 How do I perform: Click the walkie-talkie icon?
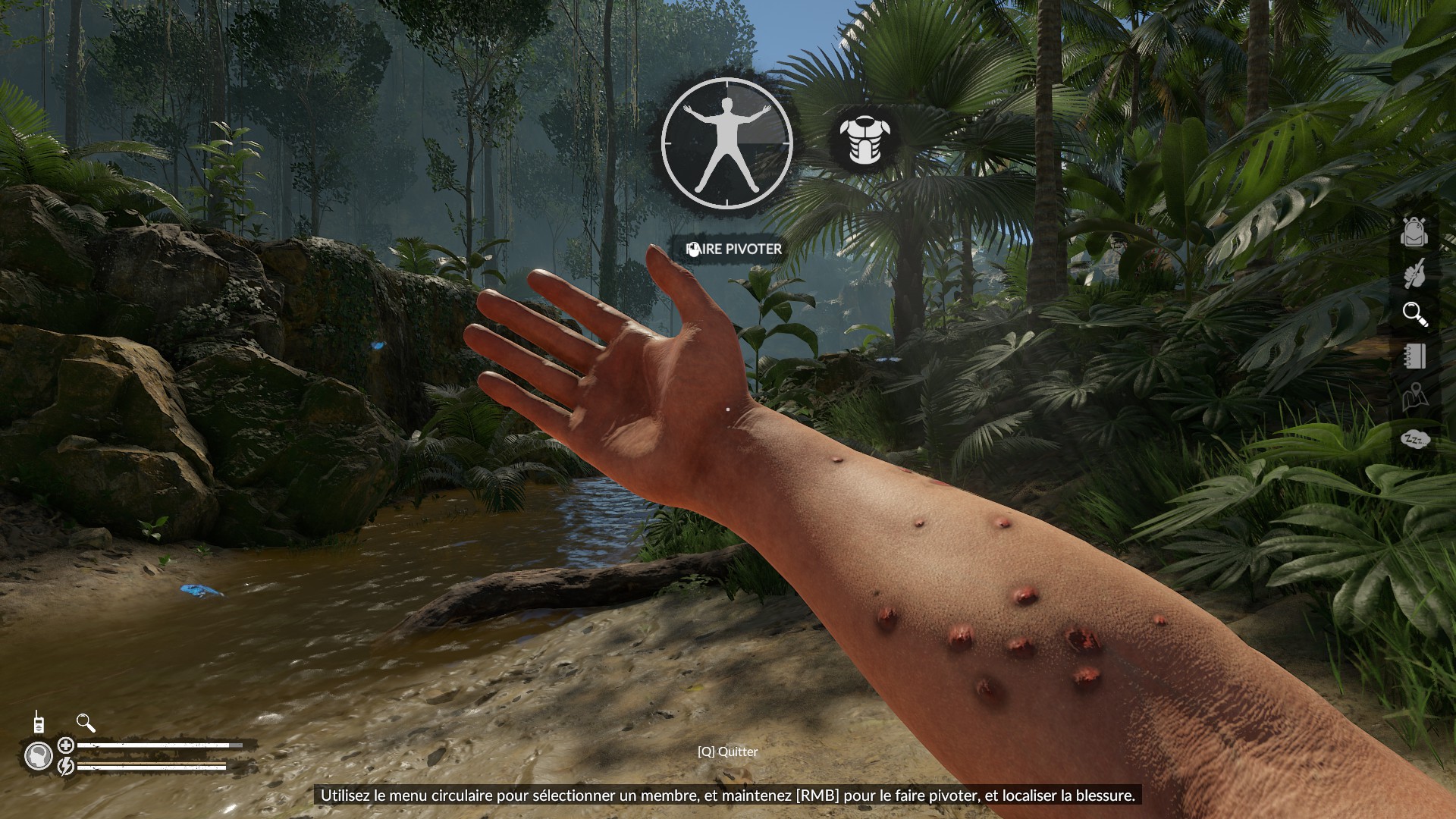(x=39, y=723)
